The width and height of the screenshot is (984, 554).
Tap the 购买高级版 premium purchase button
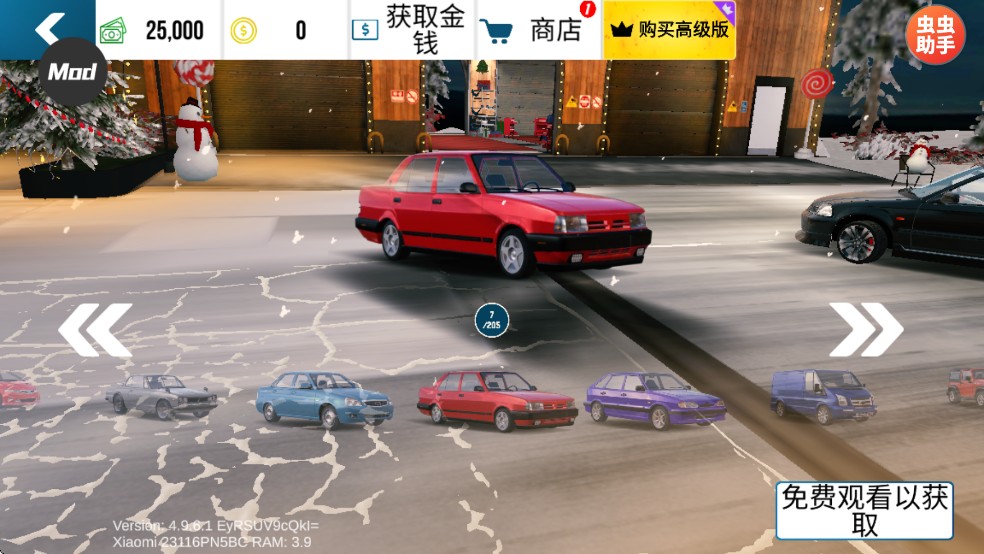[669, 30]
